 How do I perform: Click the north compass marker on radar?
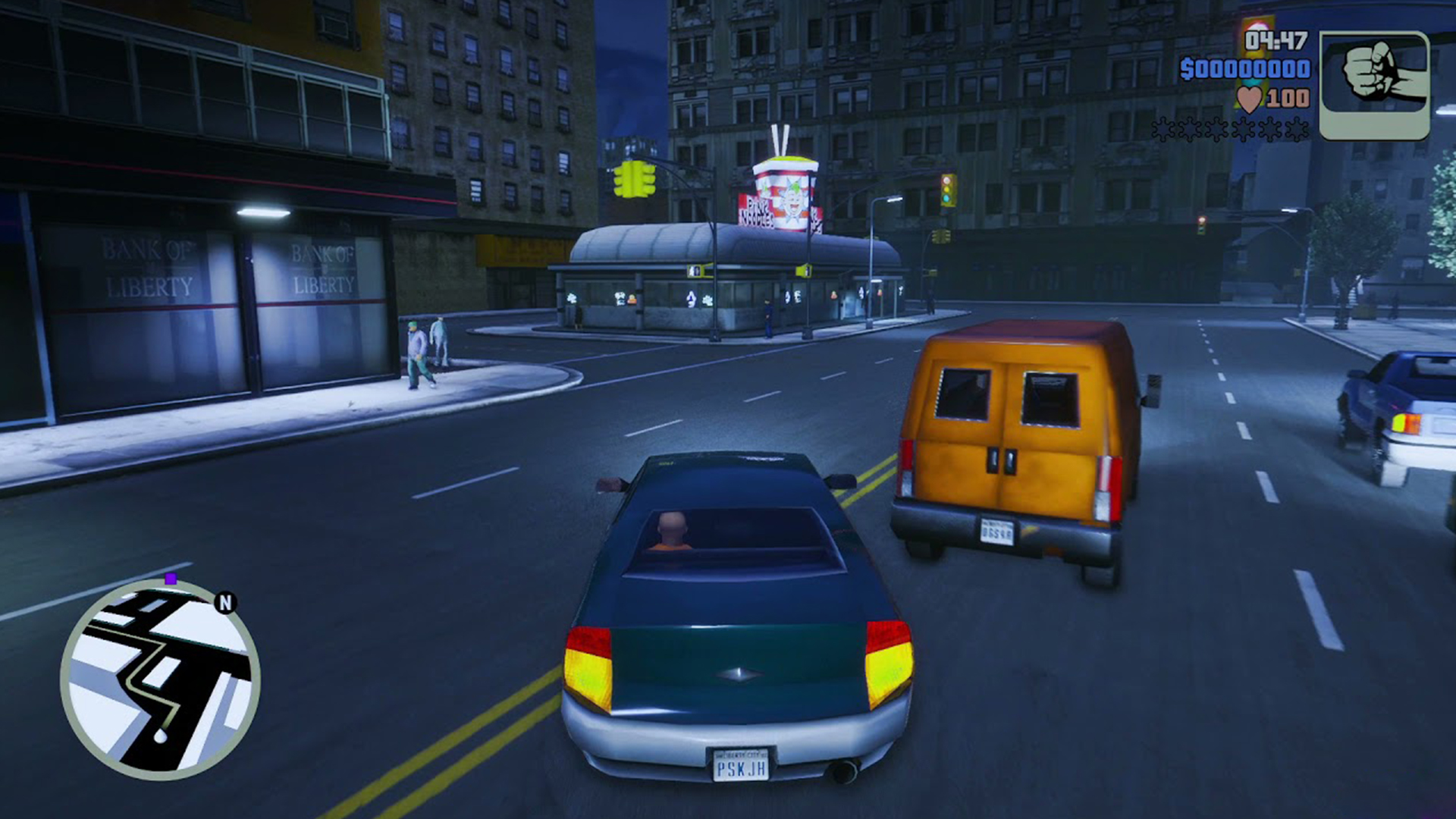pyautogui.click(x=225, y=603)
